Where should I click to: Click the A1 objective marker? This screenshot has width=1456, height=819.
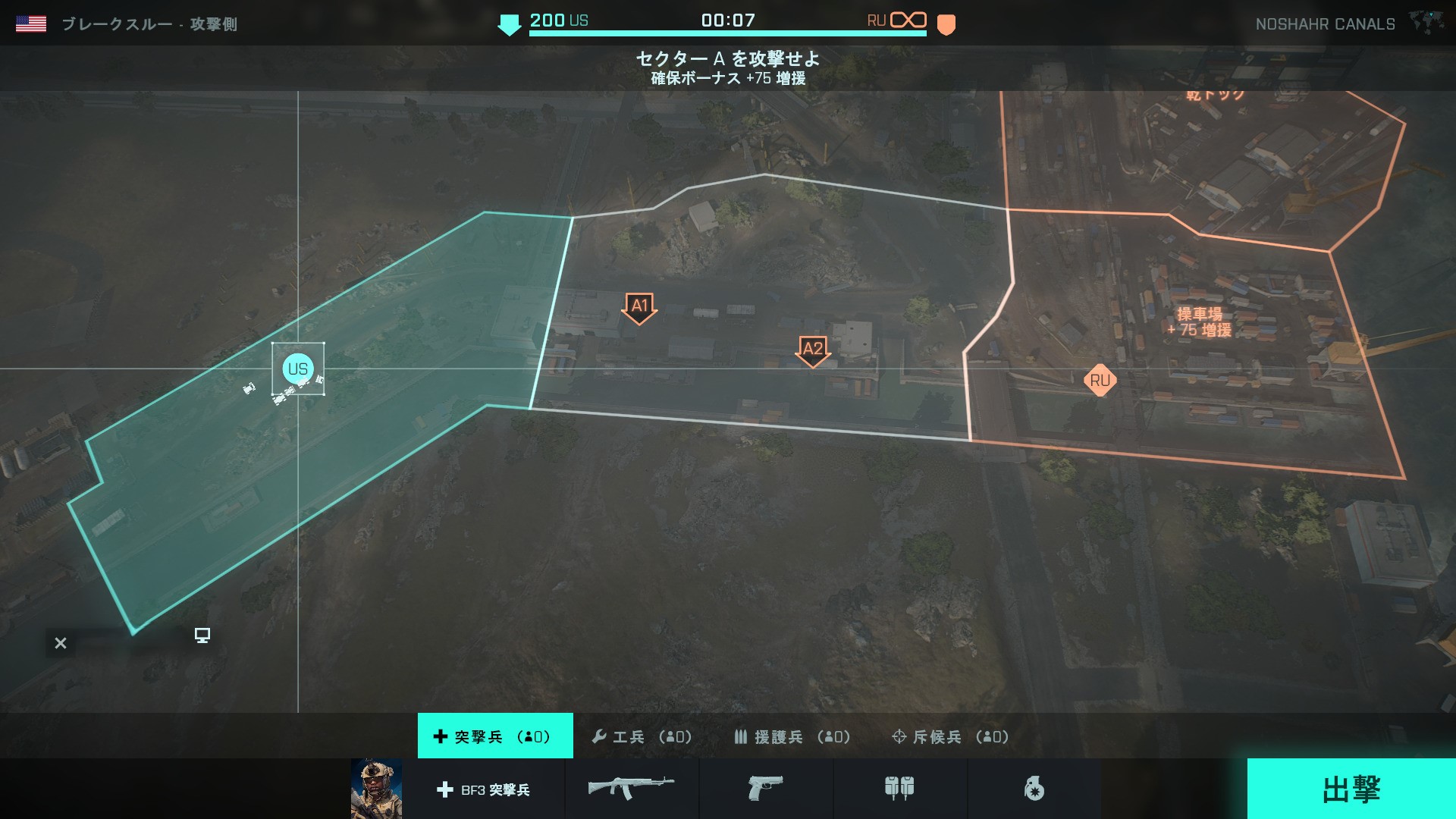click(x=639, y=307)
